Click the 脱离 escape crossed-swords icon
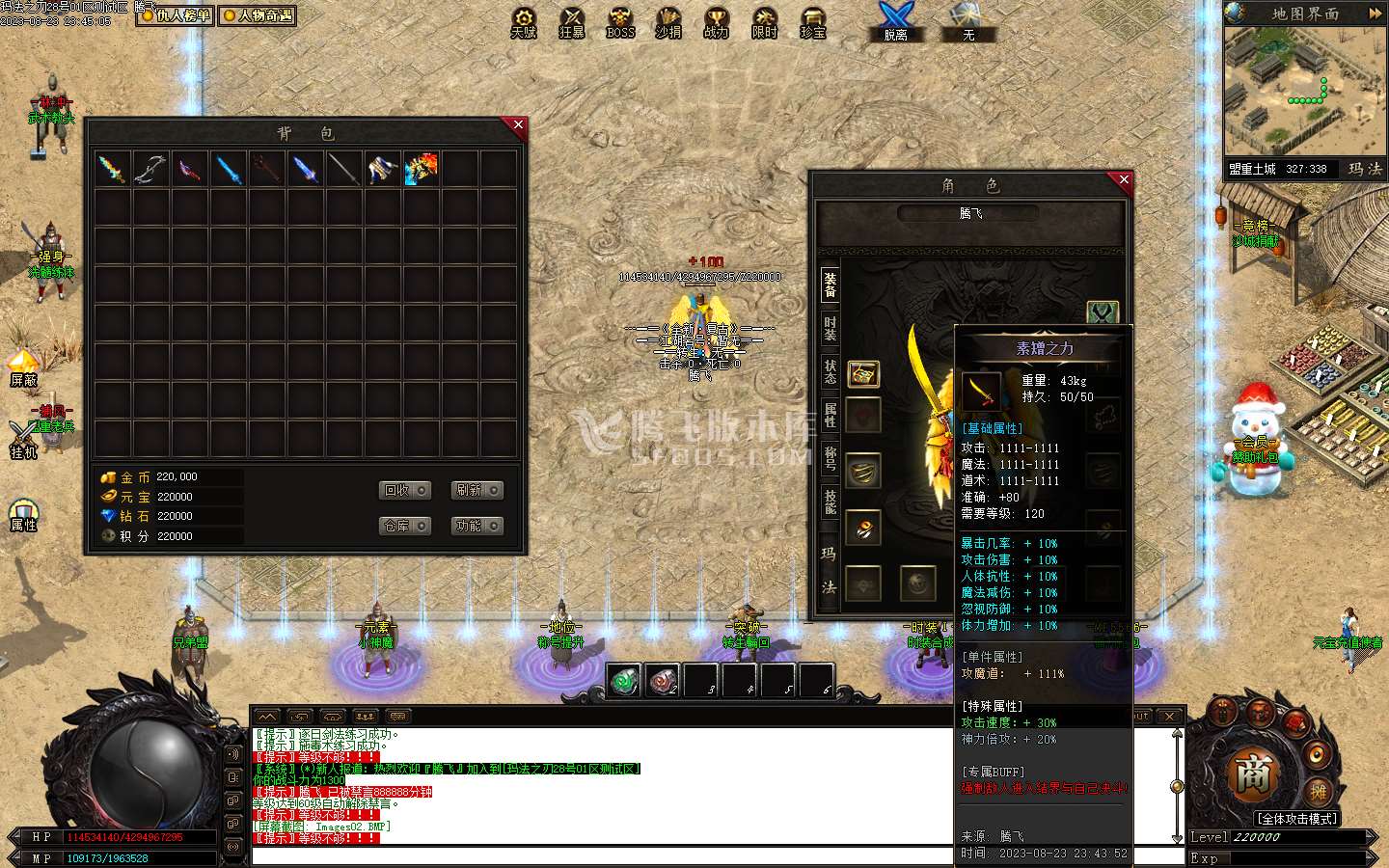Screen dimensions: 1389x868 895,21
